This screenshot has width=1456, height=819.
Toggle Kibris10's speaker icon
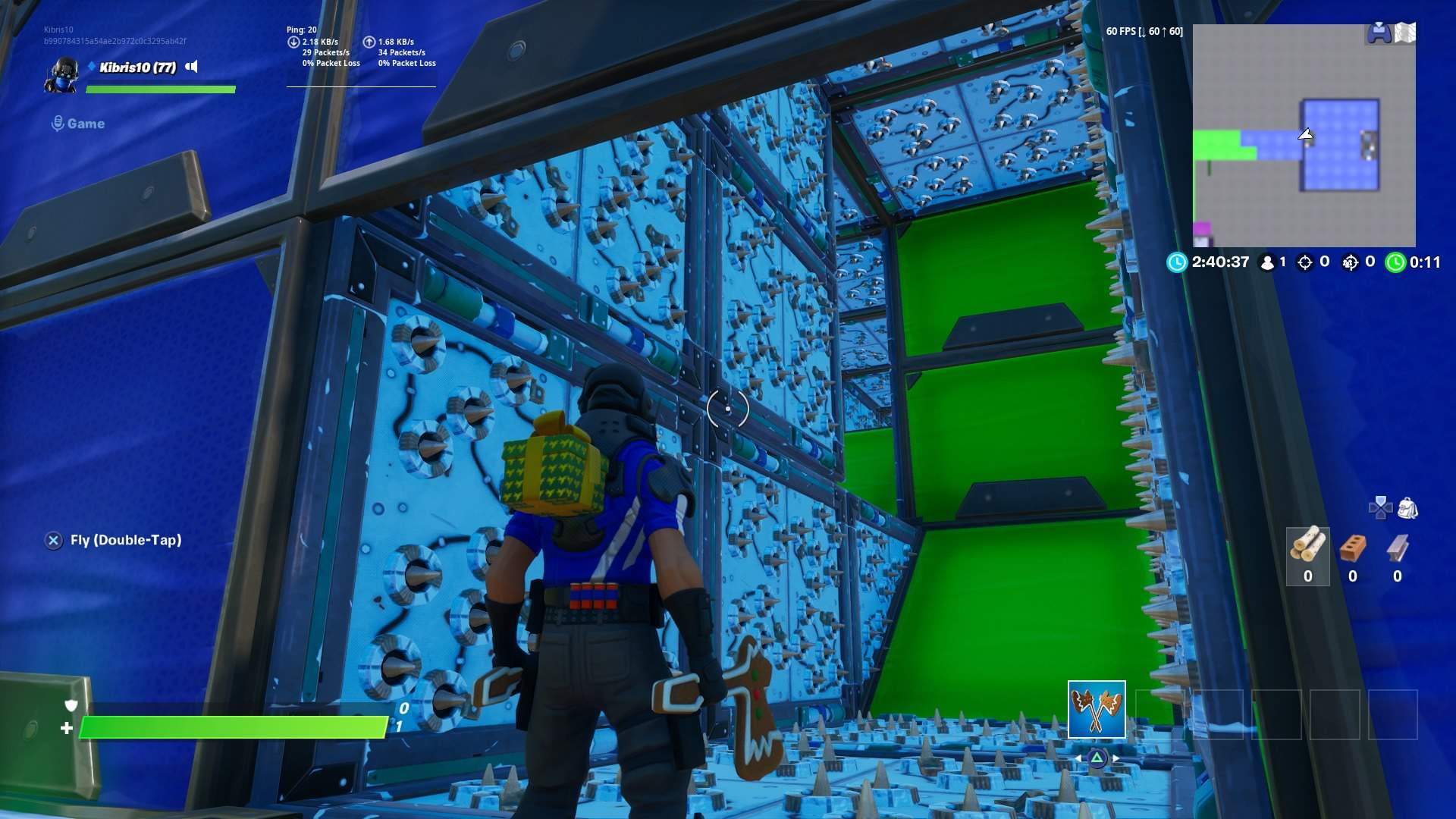point(191,67)
